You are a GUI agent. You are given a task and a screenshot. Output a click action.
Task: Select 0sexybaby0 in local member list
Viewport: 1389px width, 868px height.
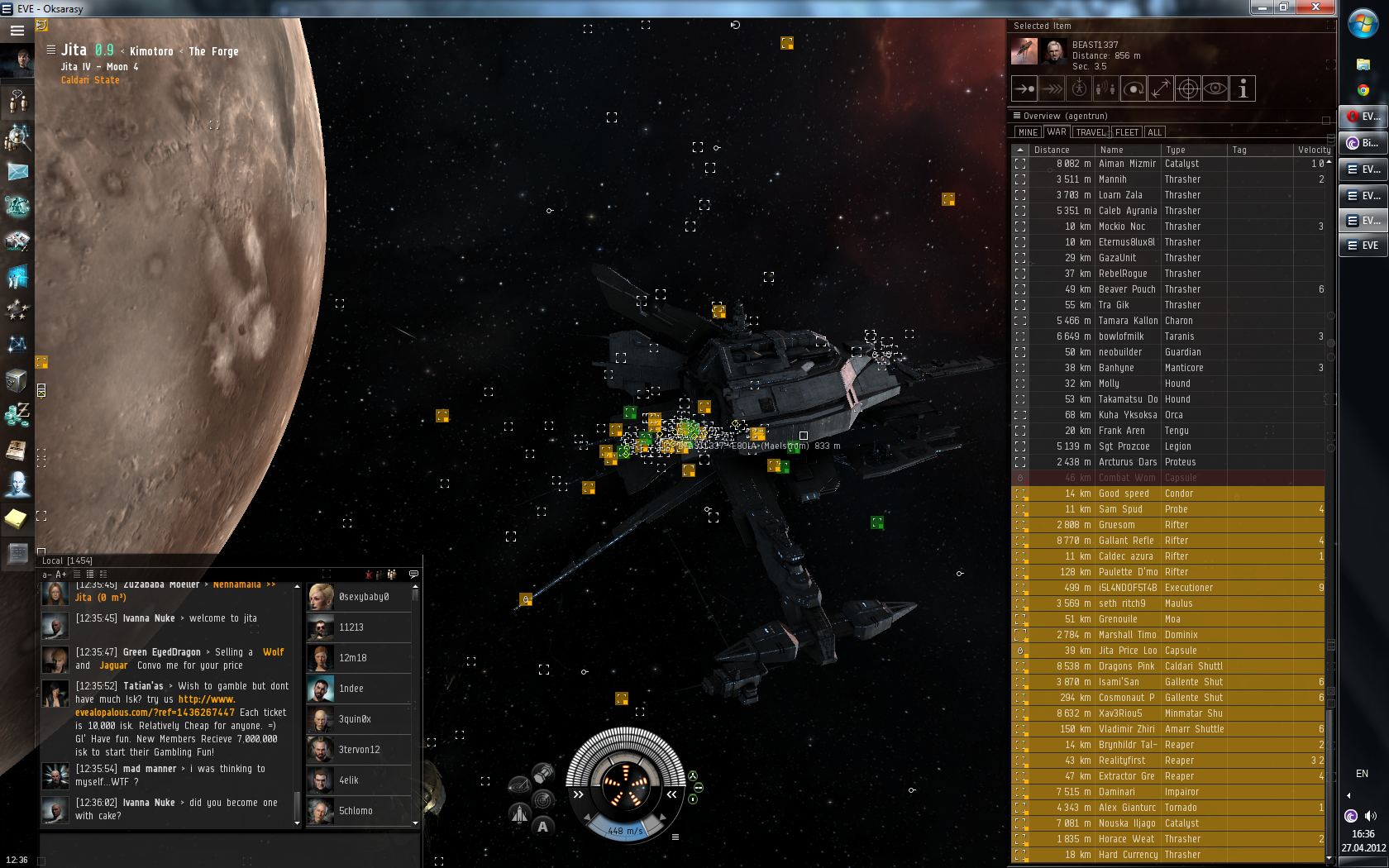coord(364,597)
